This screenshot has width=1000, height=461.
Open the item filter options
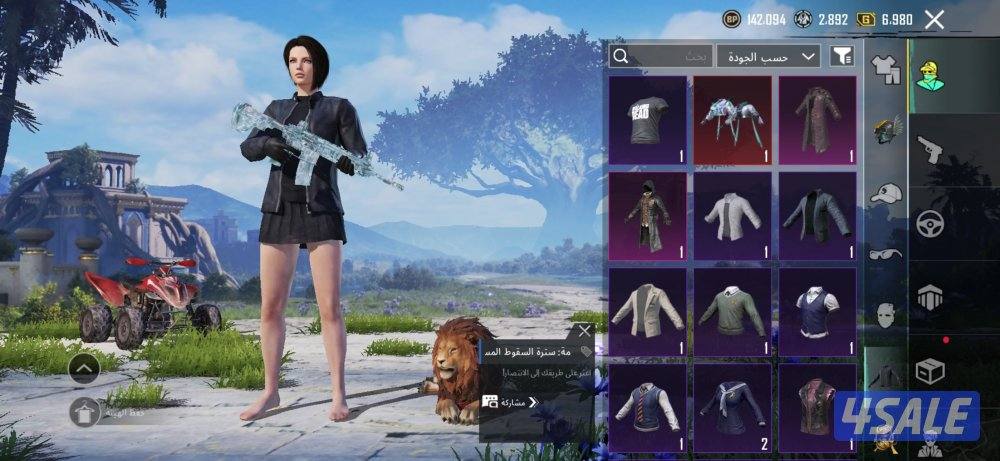841,57
